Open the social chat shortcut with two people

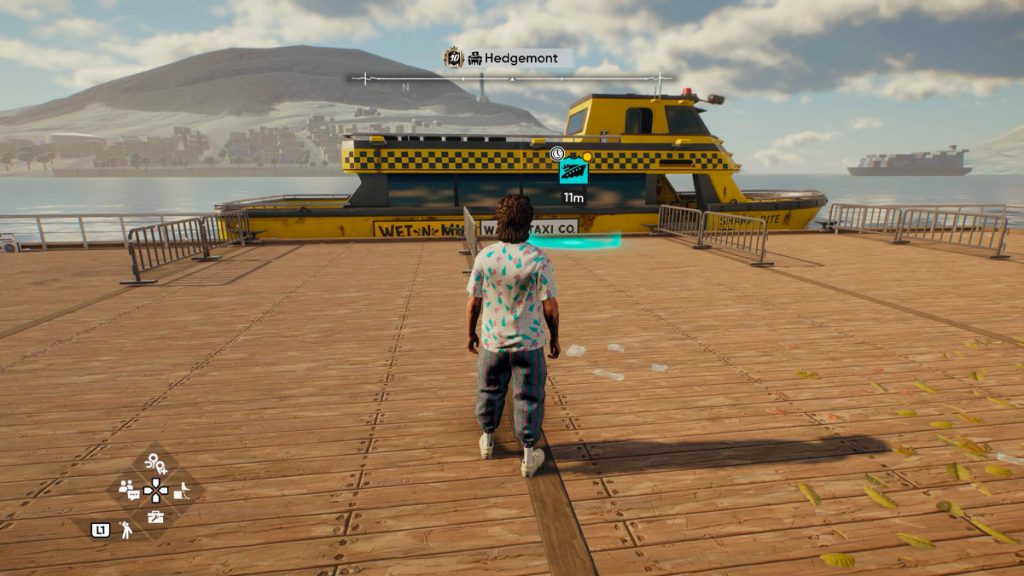point(129,489)
